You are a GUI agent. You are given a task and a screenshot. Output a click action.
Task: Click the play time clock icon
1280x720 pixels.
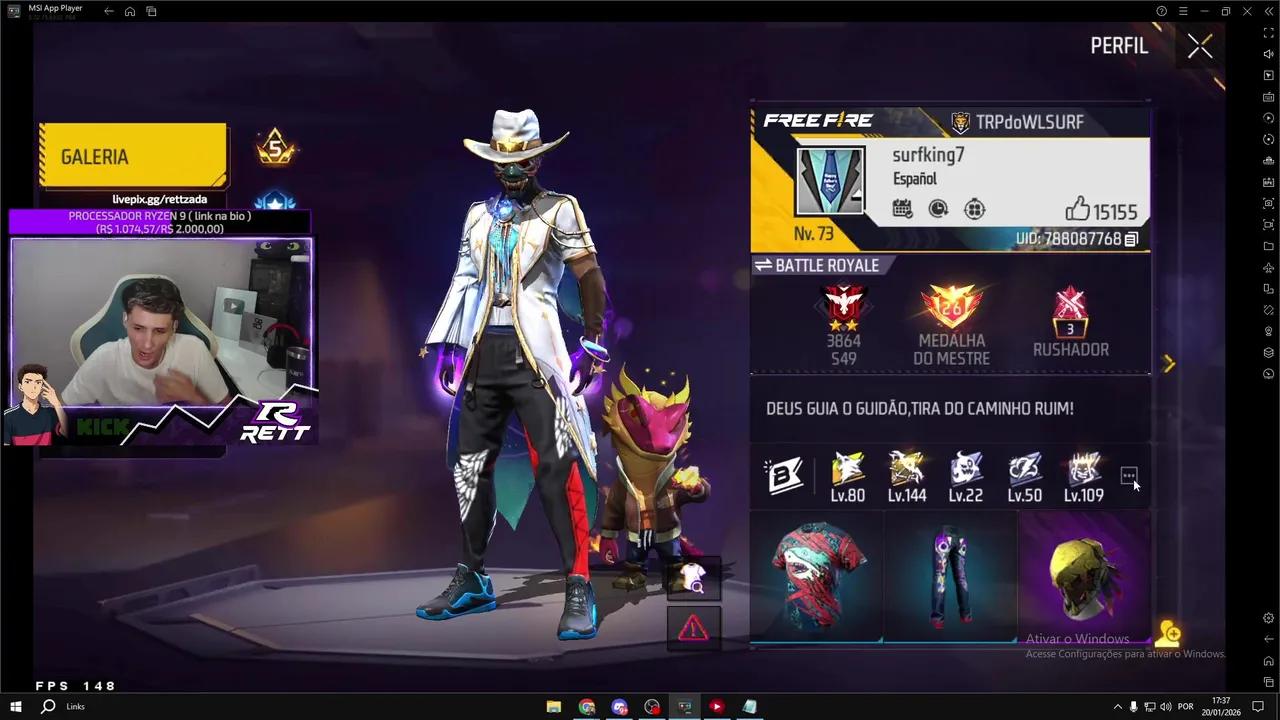pyautogui.click(x=938, y=208)
